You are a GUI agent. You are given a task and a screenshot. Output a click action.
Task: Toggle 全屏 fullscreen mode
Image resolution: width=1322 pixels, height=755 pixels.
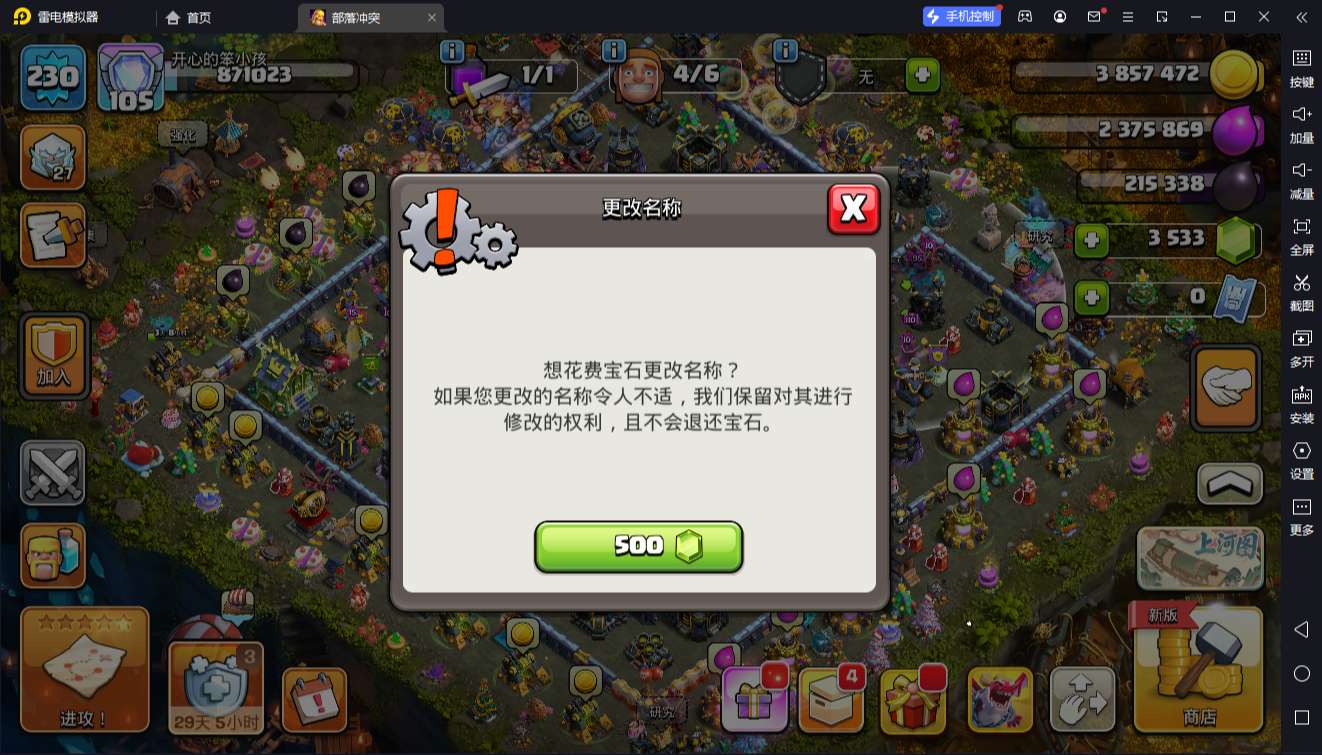[1301, 238]
